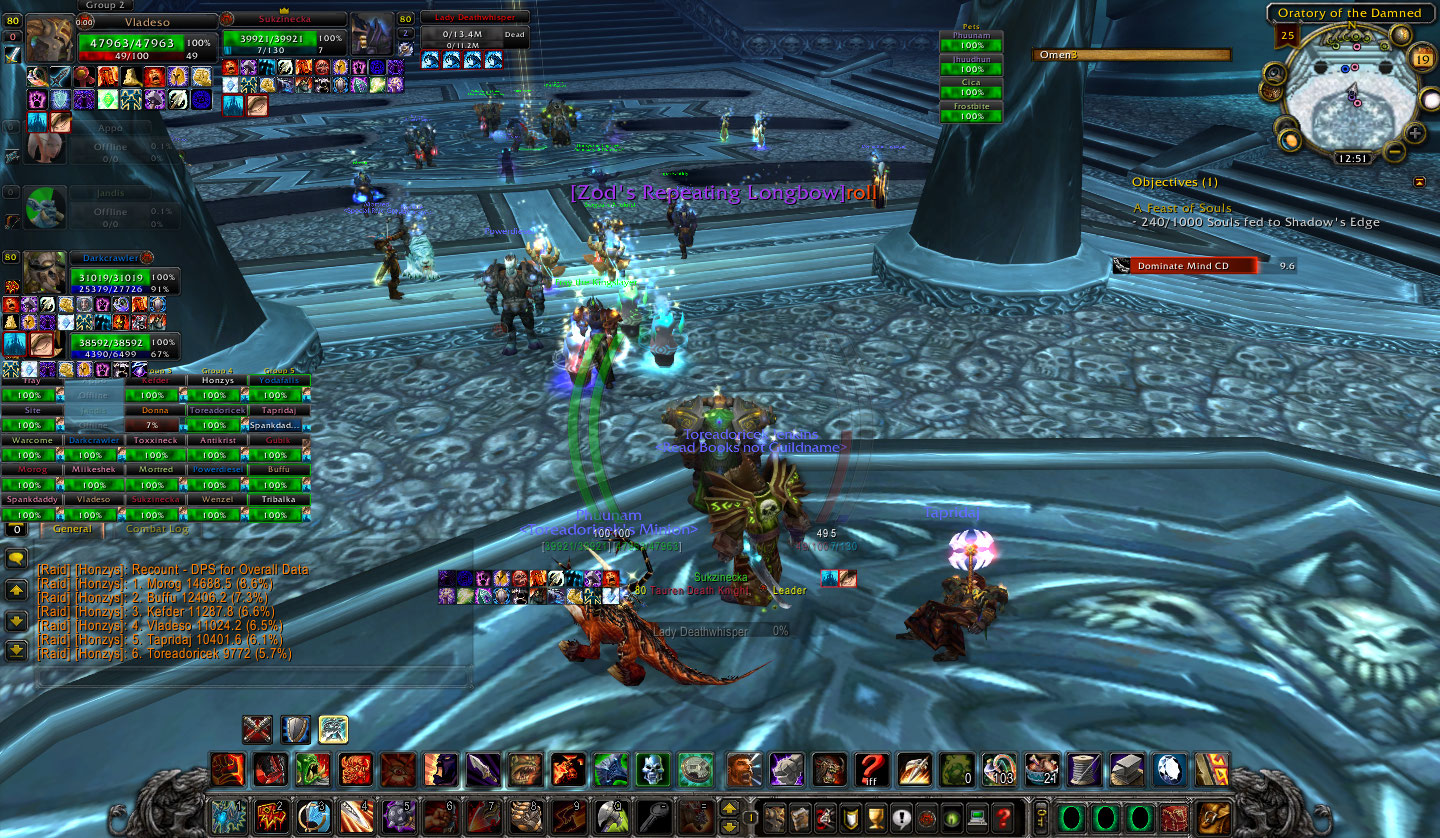This screenshot has height=838, width=1440.
Task: Zoom out the minimap with the minus button
Action: pos(1393,154)
